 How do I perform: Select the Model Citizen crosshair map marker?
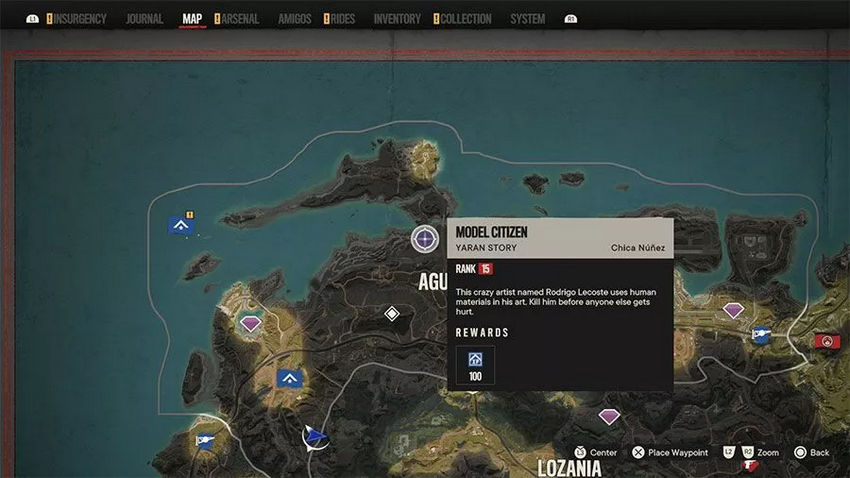coord(425,239)
